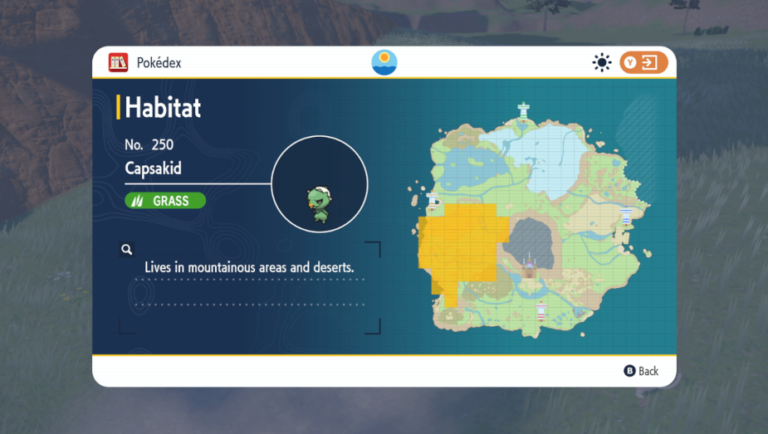Click the round sunrise emblem at top center
The width and height of the screenshot is (768, 434).
pyautogui.click(x=384, y=62)
